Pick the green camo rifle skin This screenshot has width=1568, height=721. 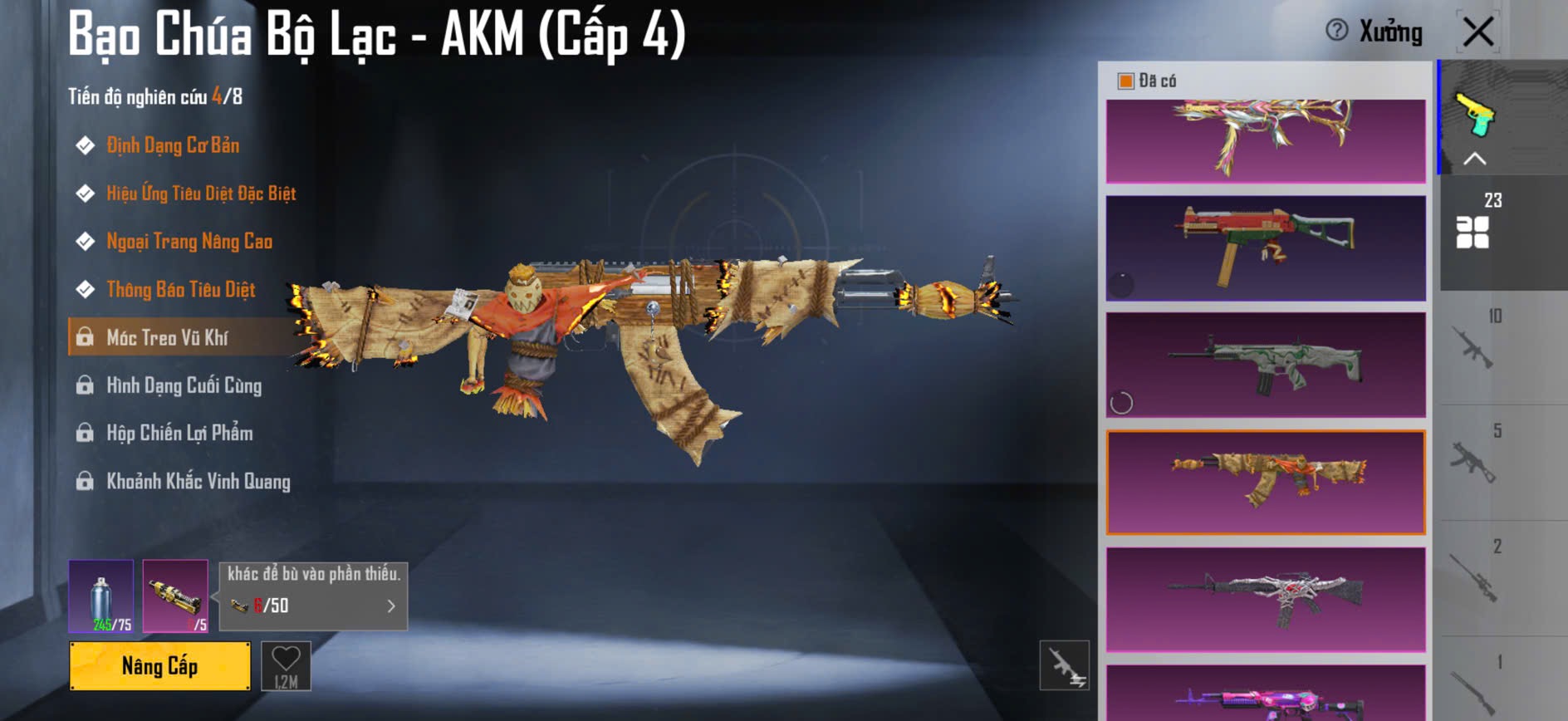click(1266, 365)
